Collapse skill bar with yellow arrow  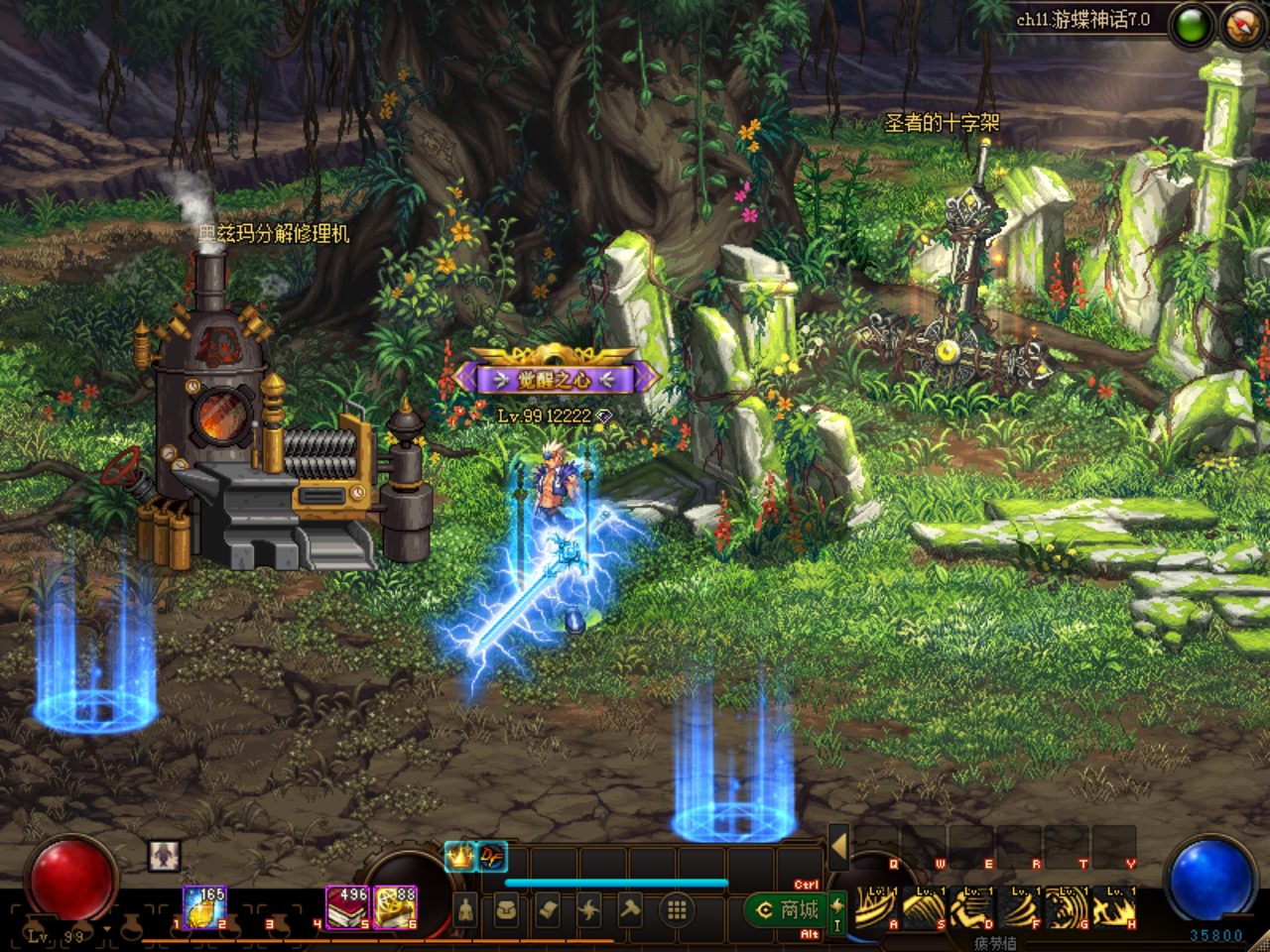point(838,846)
